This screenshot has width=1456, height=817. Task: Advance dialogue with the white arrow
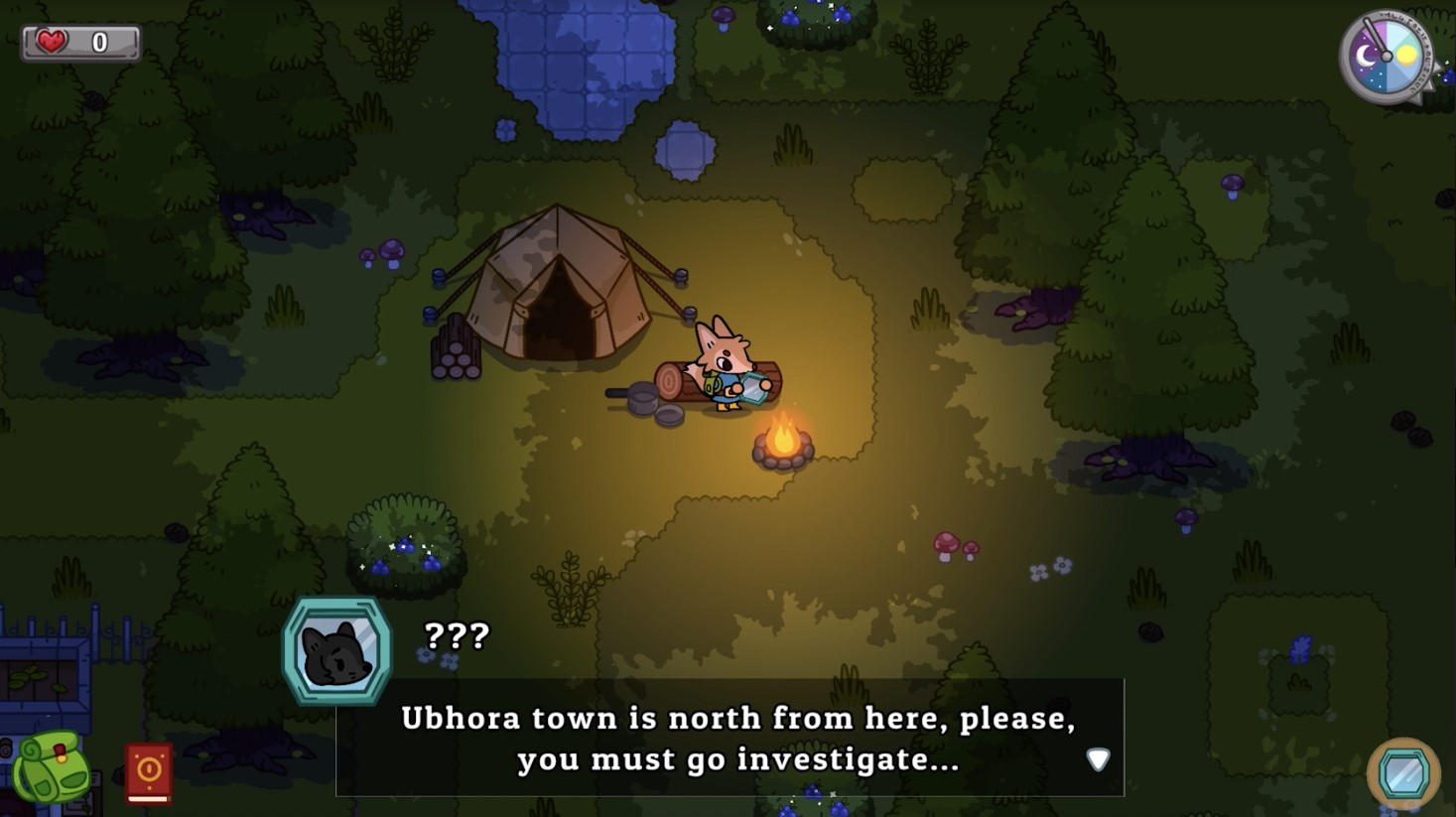coord(1098,759)
